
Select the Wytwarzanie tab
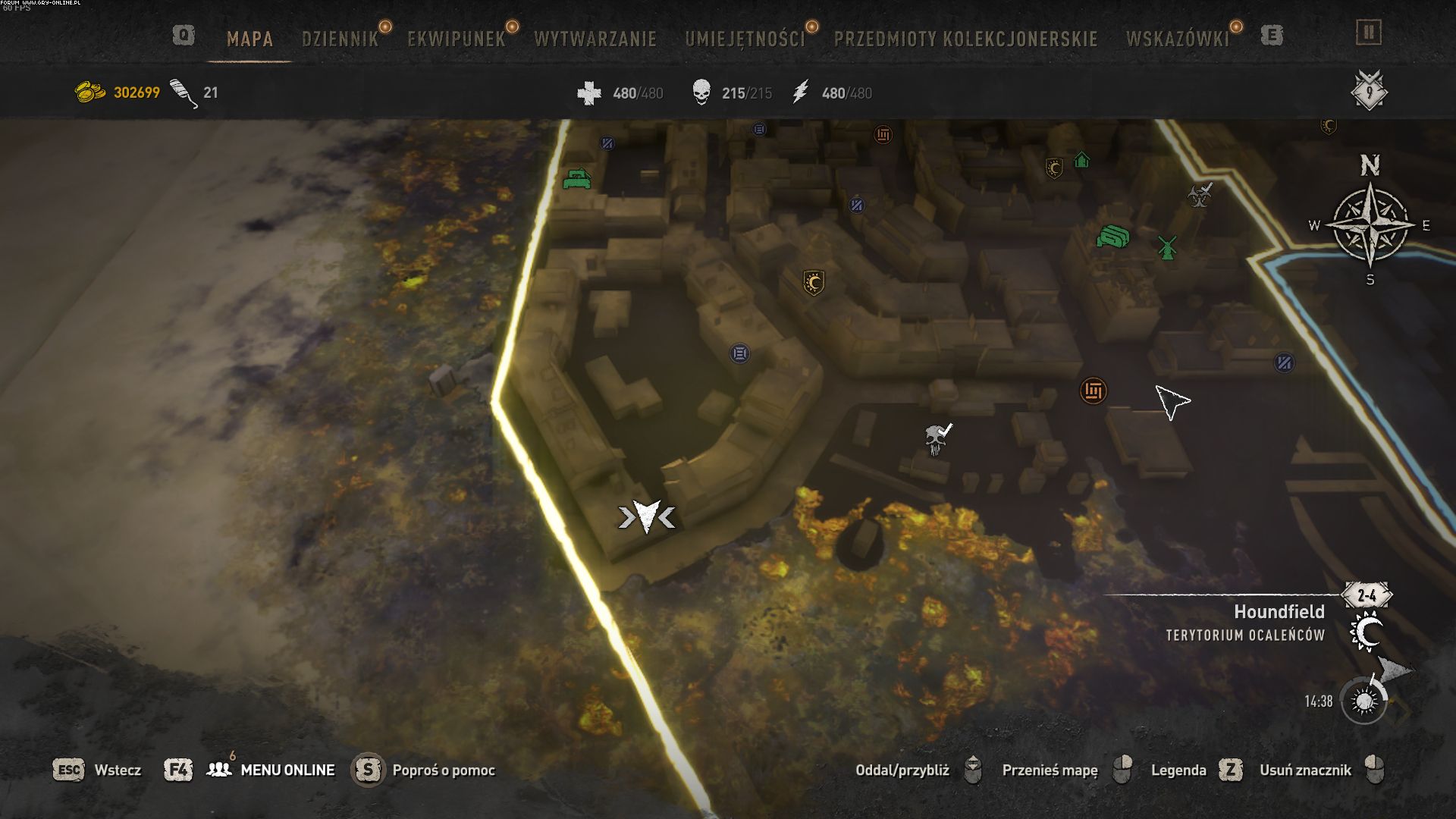(595, 39)
